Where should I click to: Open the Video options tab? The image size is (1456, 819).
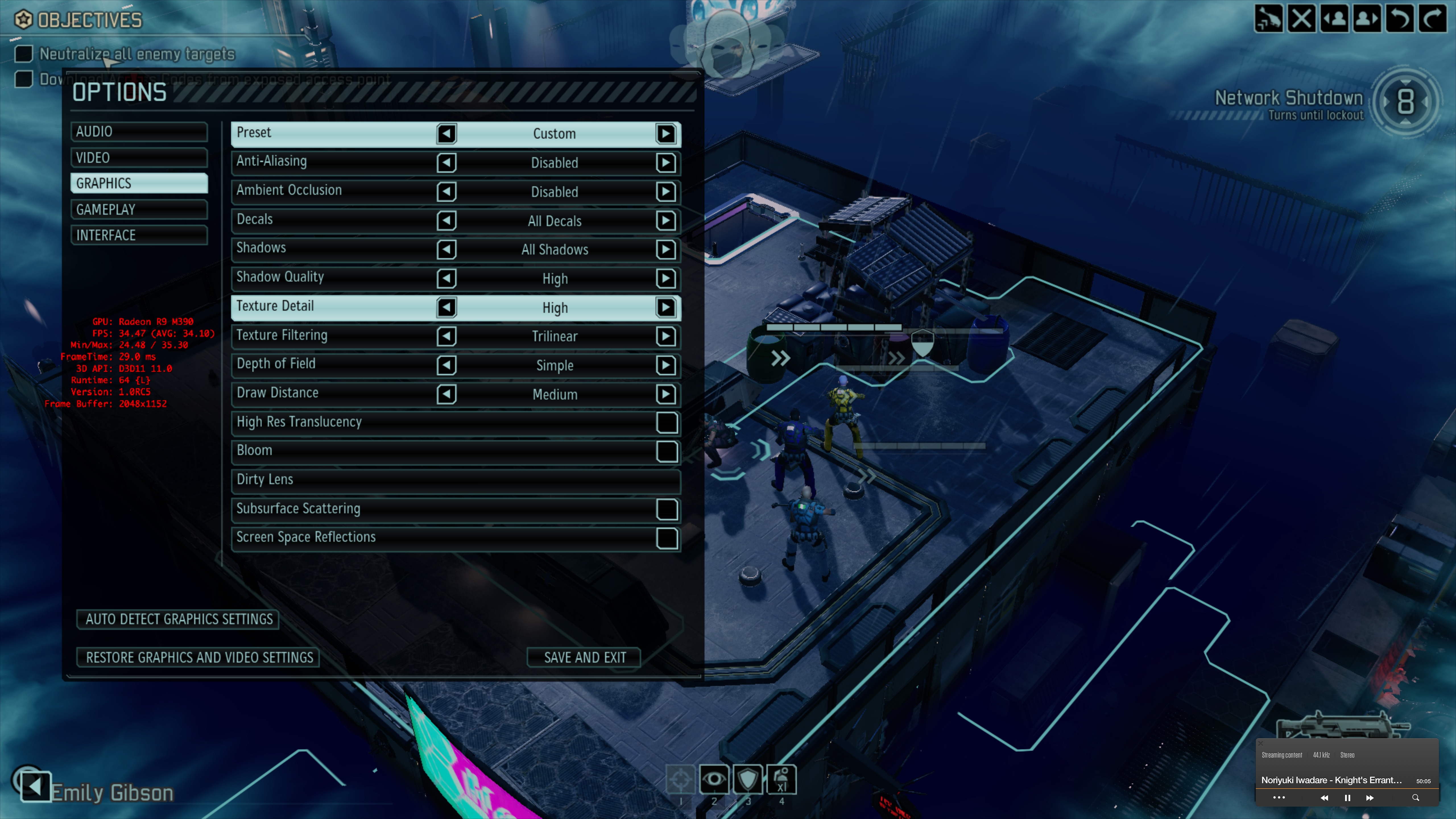coord(138,158)
